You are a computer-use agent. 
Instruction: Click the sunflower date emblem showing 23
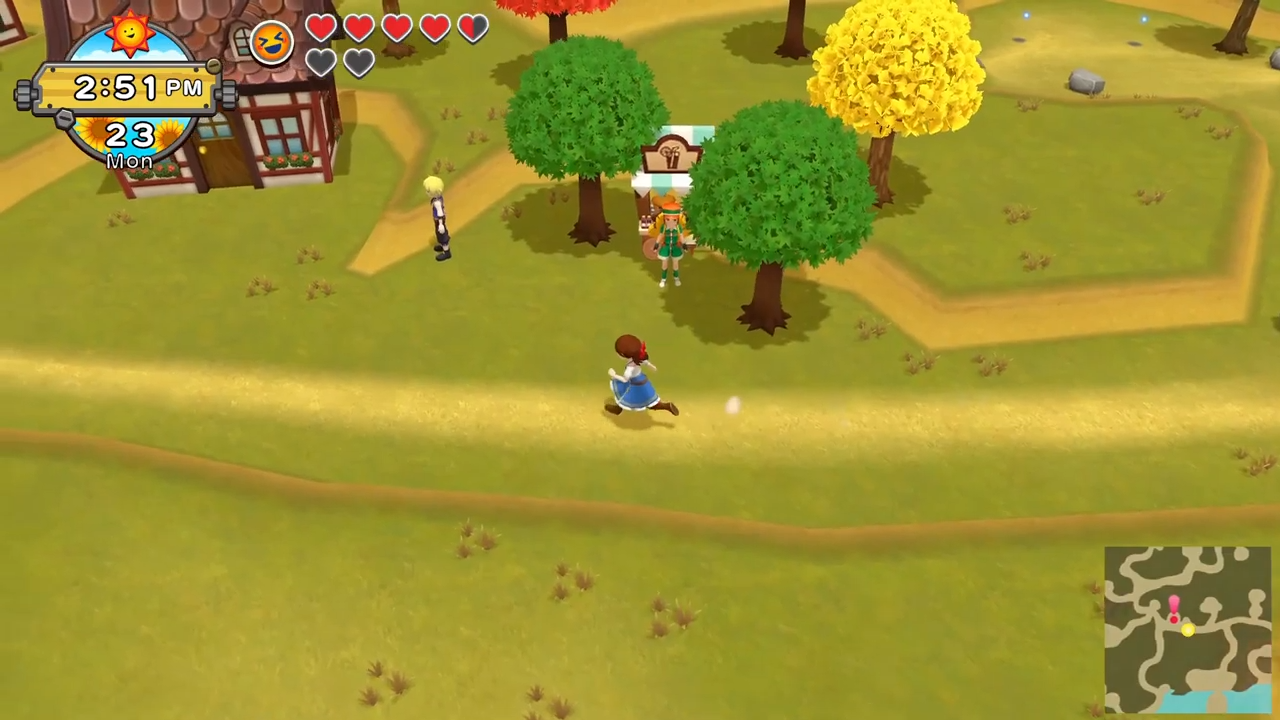click(x=130, y=135)
